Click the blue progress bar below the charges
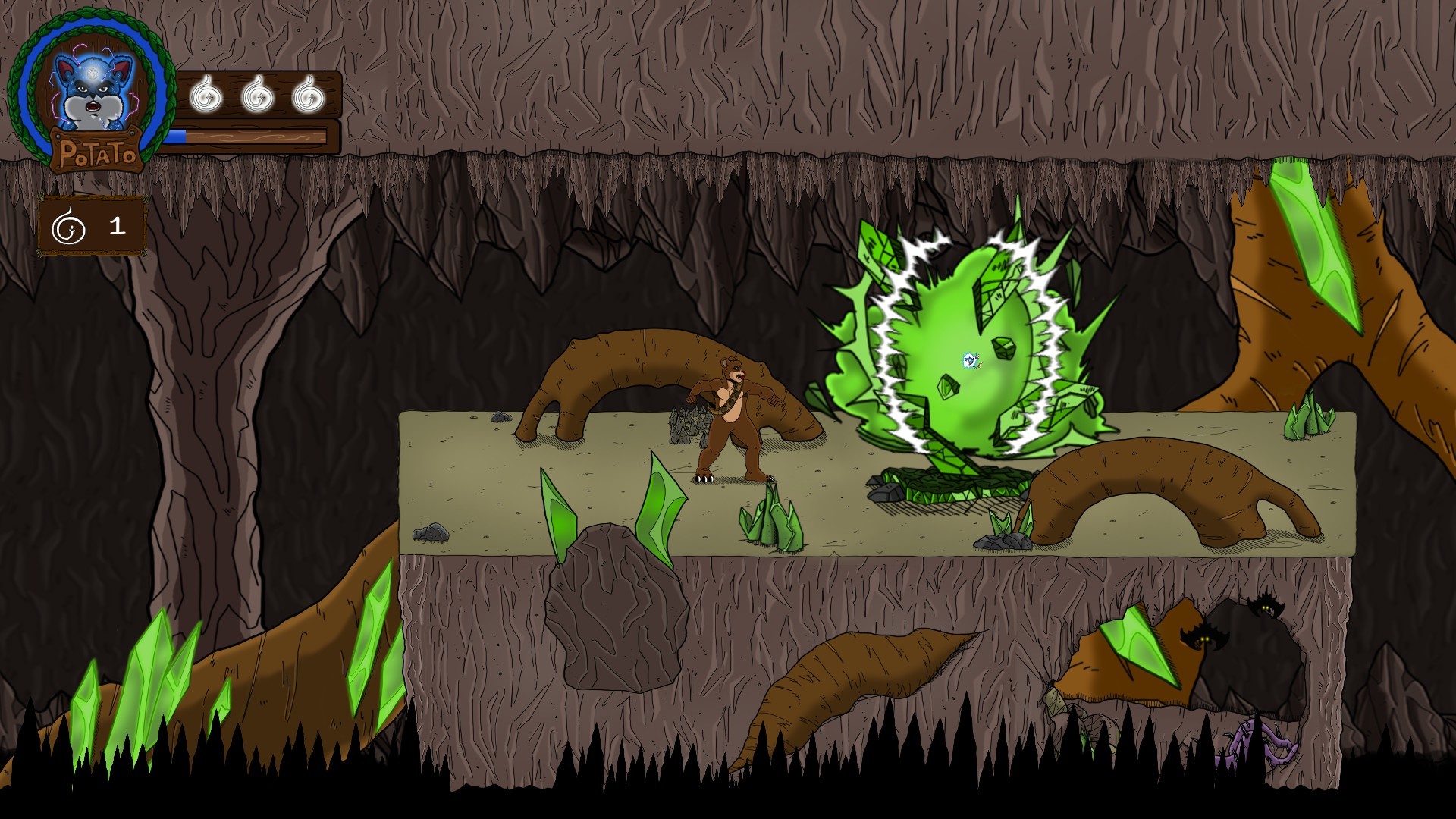 tap(180, 136)
